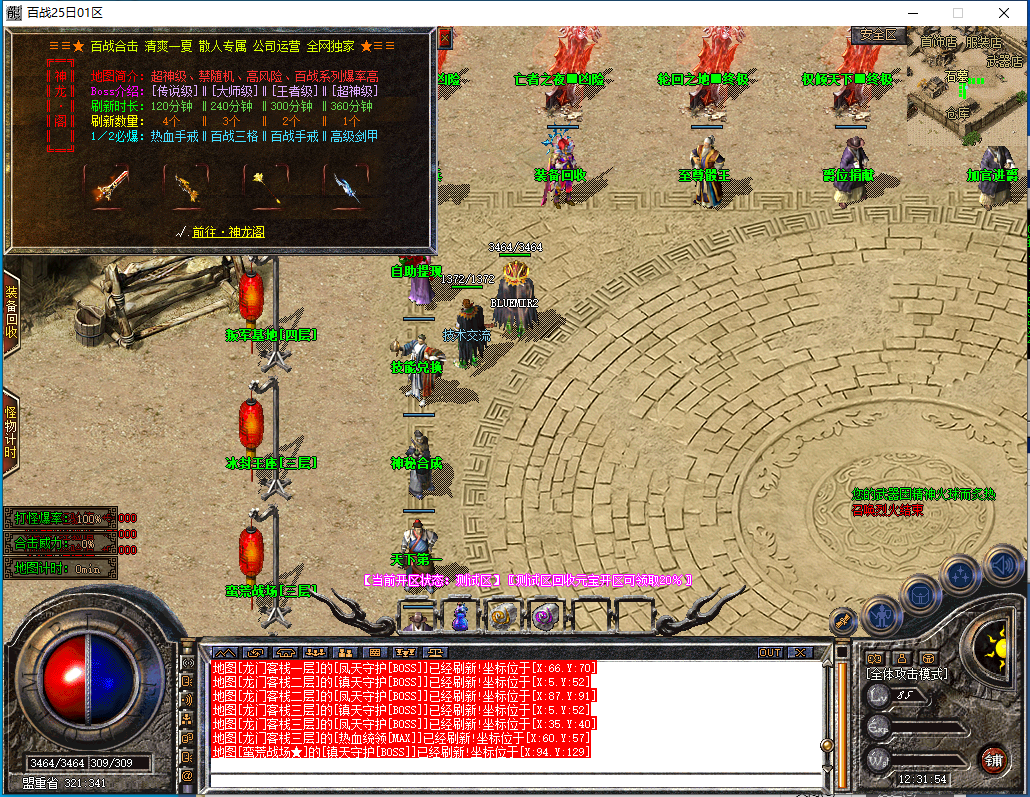Close the chat log with the X button
Screen dimensions: 1030x797
[800, 652]
